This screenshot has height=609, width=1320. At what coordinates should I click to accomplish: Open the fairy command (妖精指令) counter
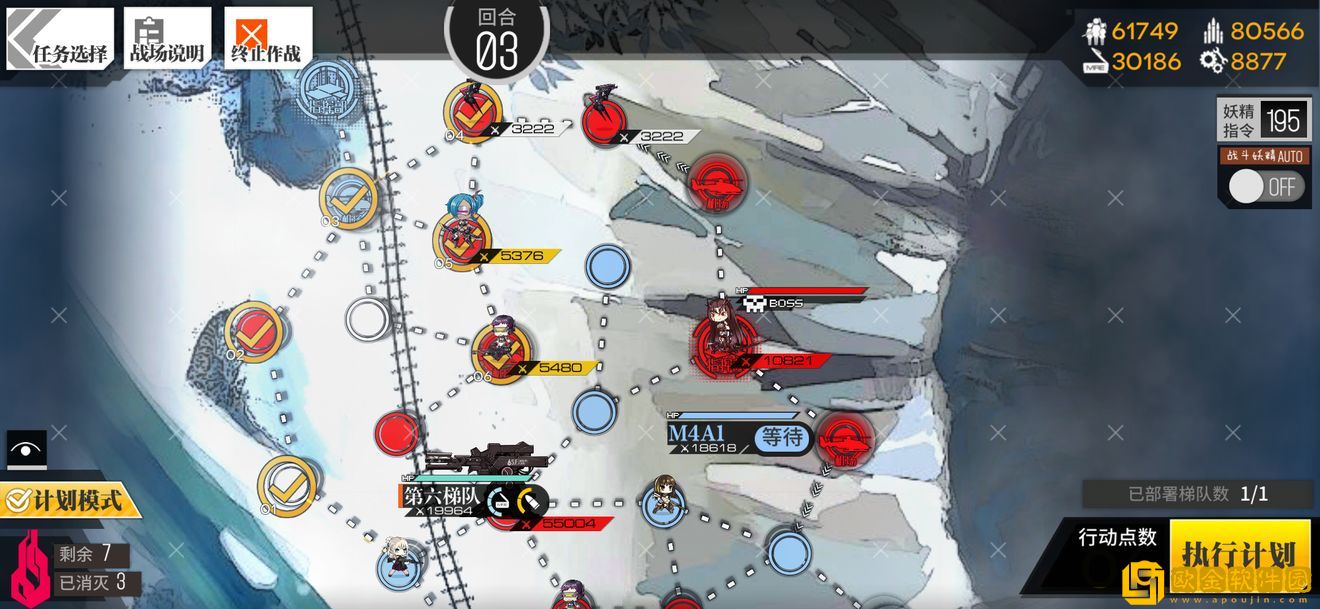coord(1264,121)
